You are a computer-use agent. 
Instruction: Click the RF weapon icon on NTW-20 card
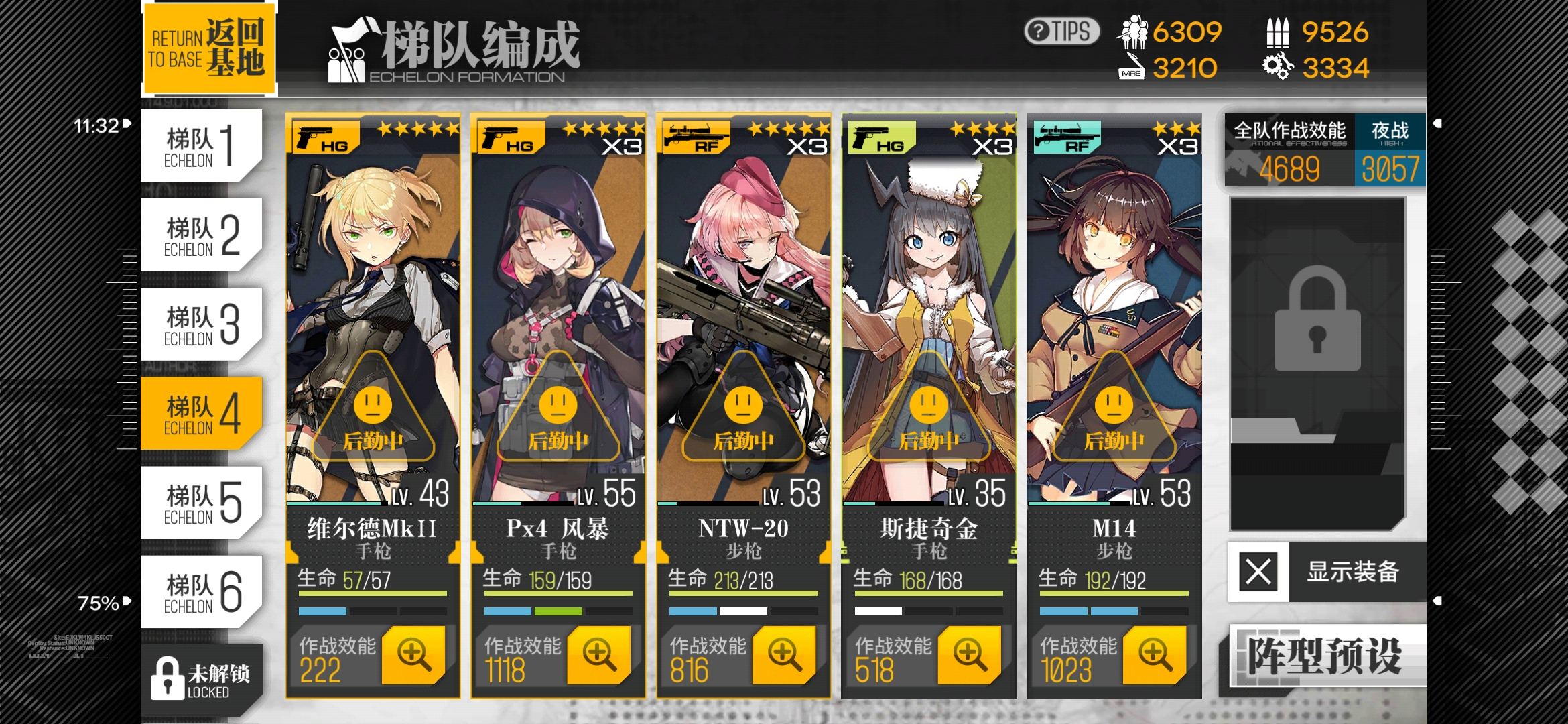point(694,136)
